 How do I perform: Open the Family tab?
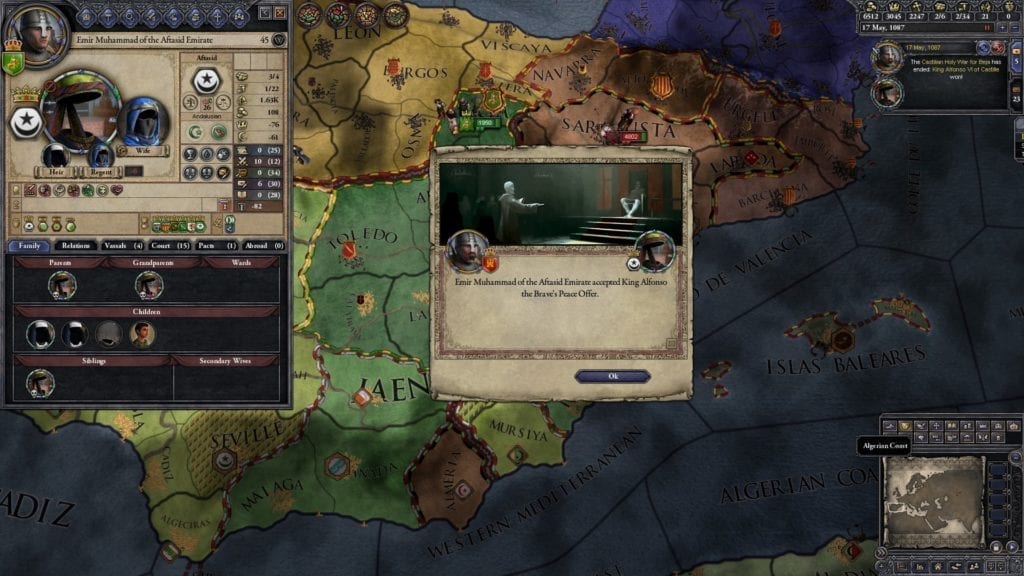pos(29,245)
